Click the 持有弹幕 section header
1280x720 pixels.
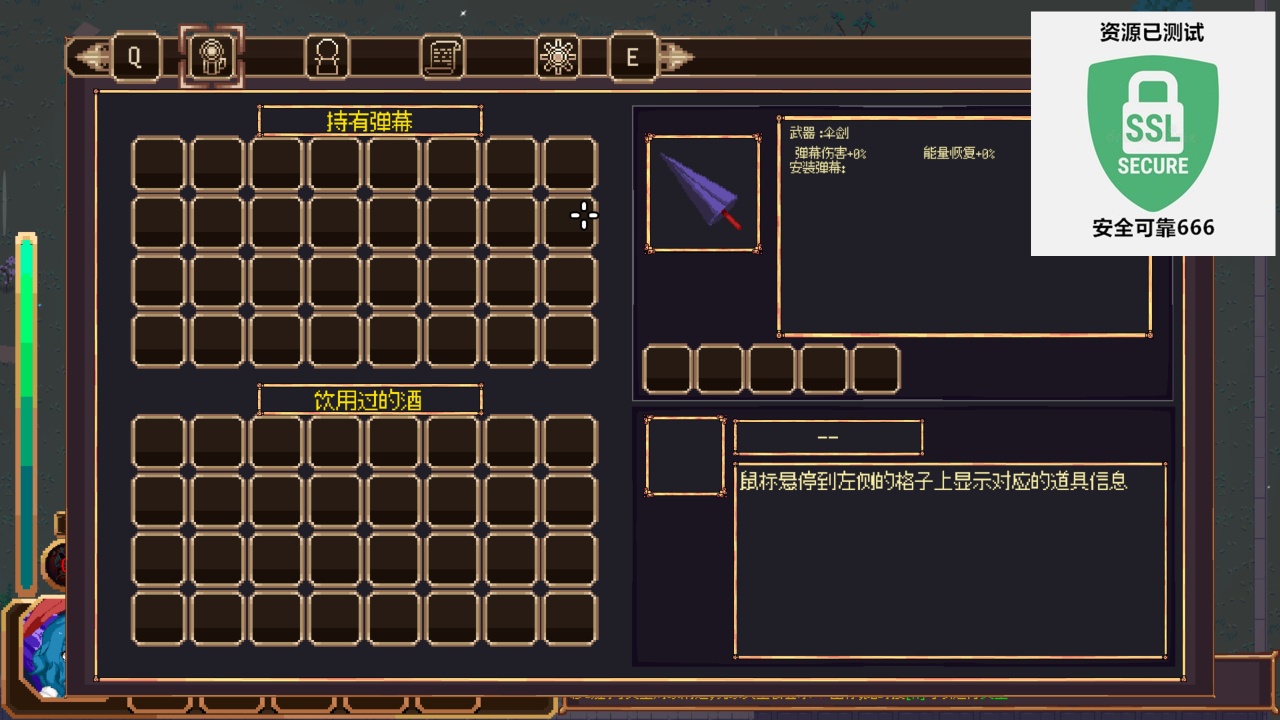pyautogui.click(x=370, y=120)
